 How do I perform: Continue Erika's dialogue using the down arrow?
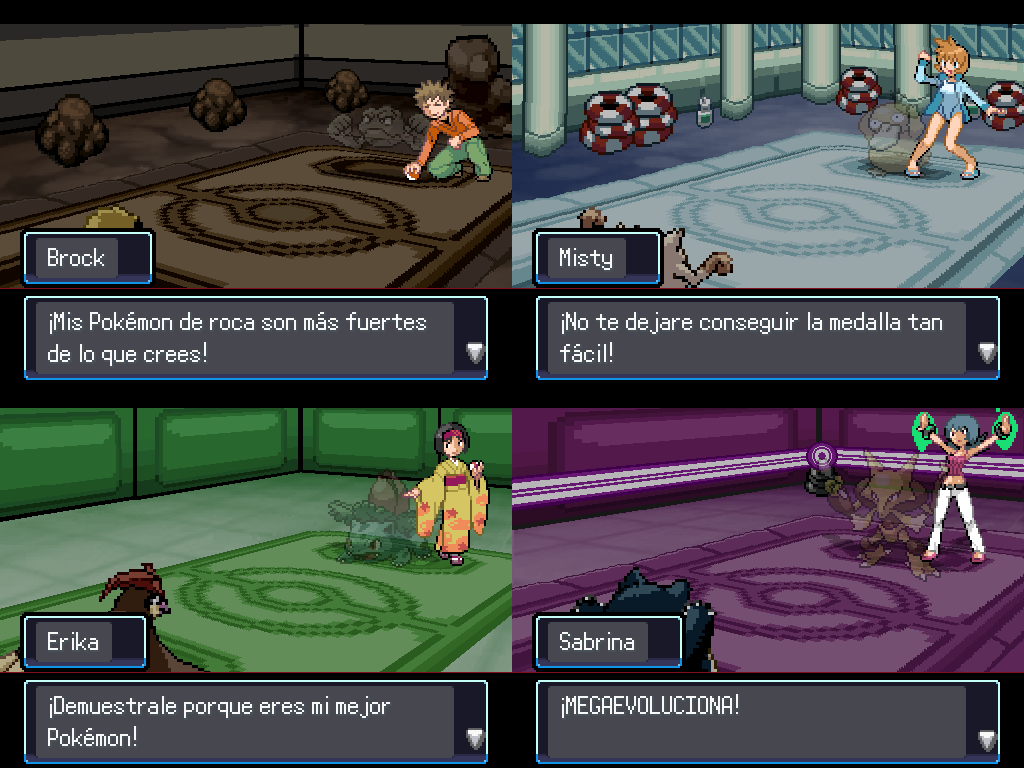[x=475, y=738]
